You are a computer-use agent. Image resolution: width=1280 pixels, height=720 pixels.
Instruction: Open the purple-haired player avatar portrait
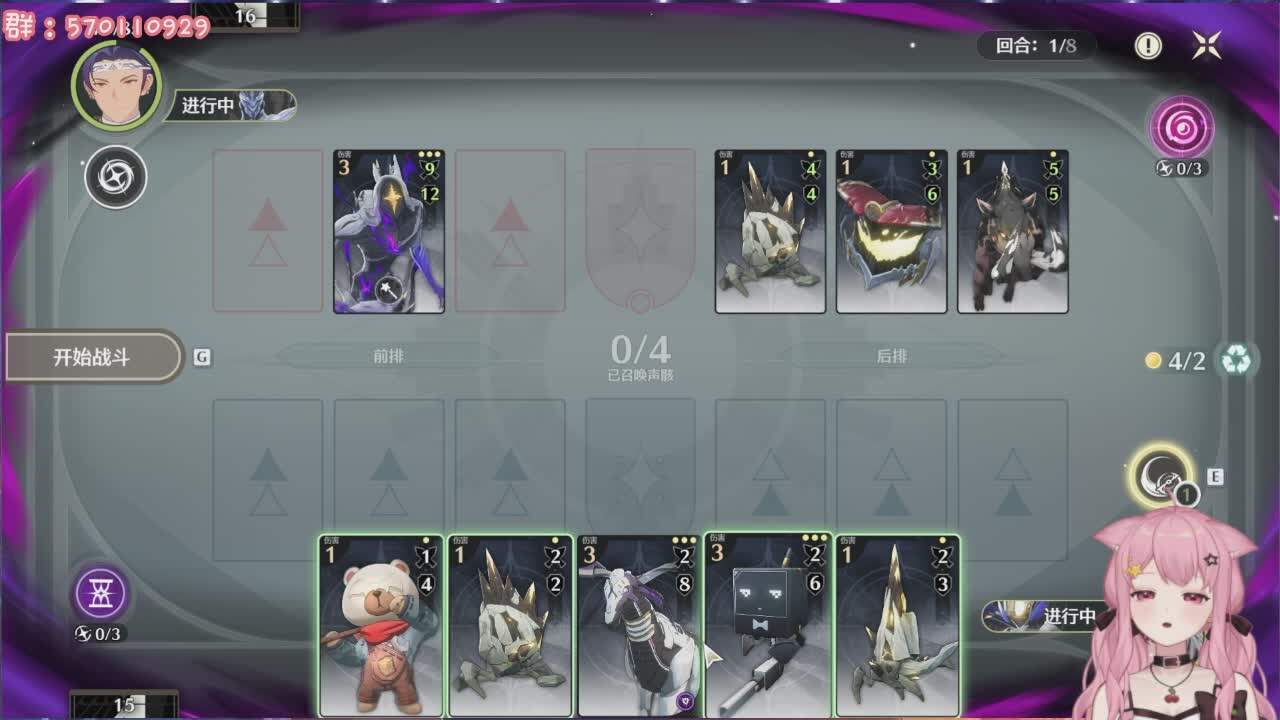coord(117,86)
